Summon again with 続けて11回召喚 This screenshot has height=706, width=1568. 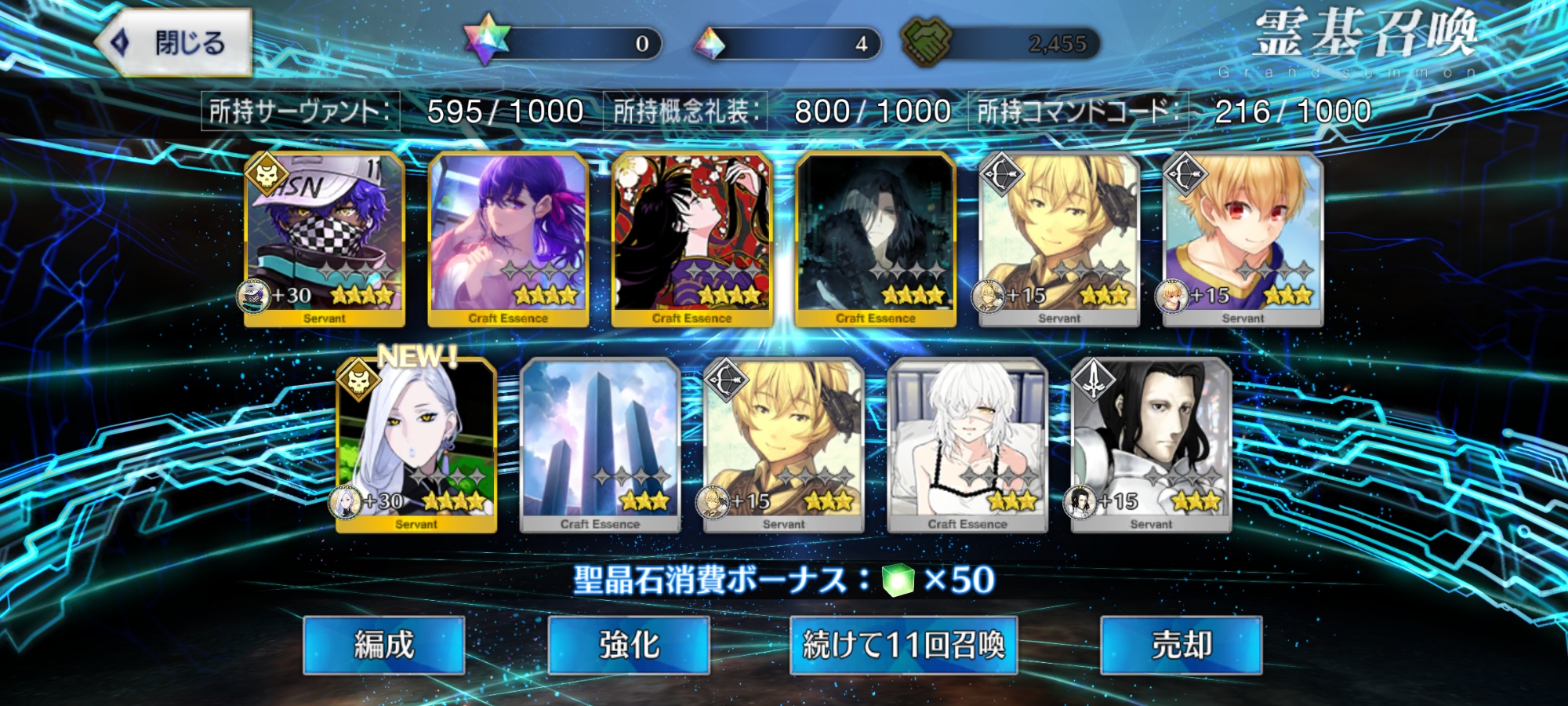(903, 645)
